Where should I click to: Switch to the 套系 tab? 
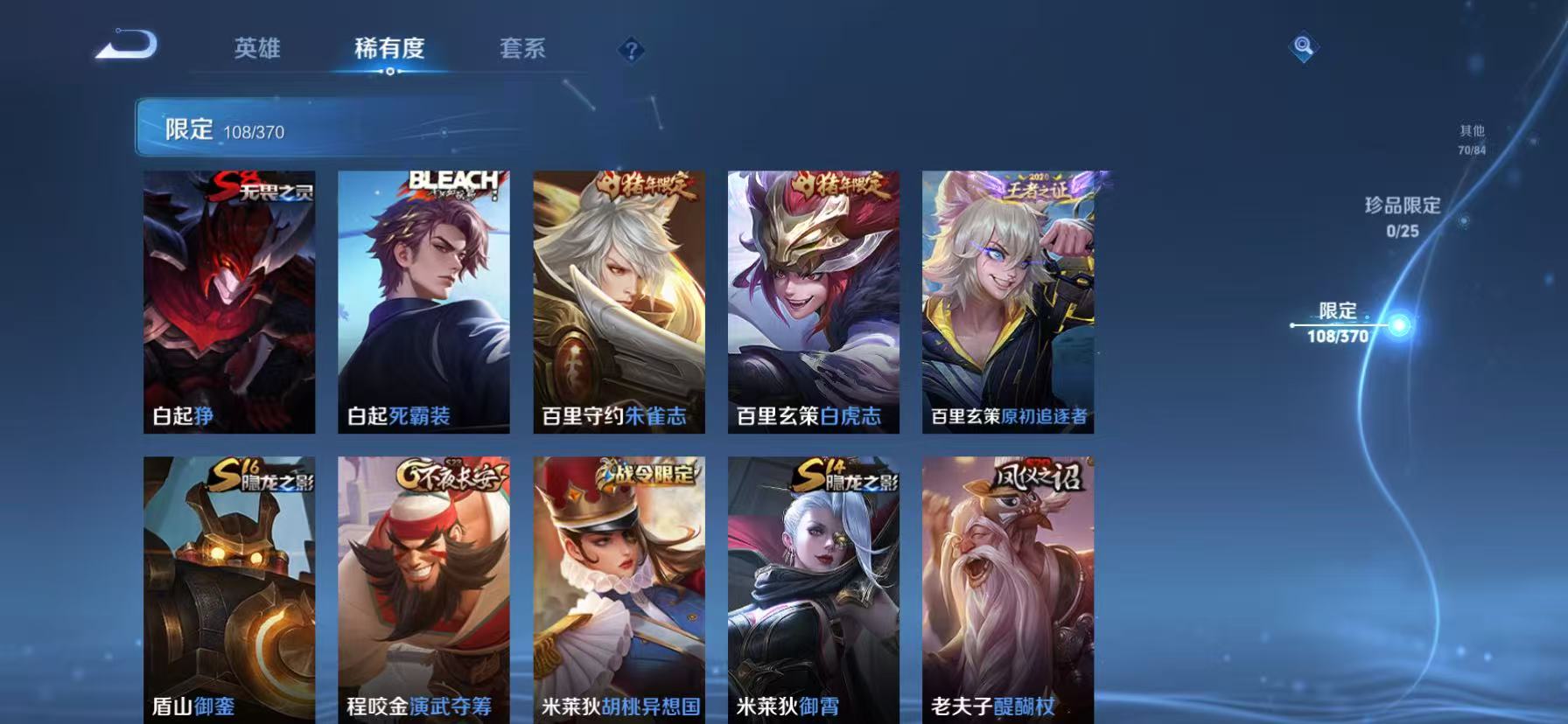521,50
